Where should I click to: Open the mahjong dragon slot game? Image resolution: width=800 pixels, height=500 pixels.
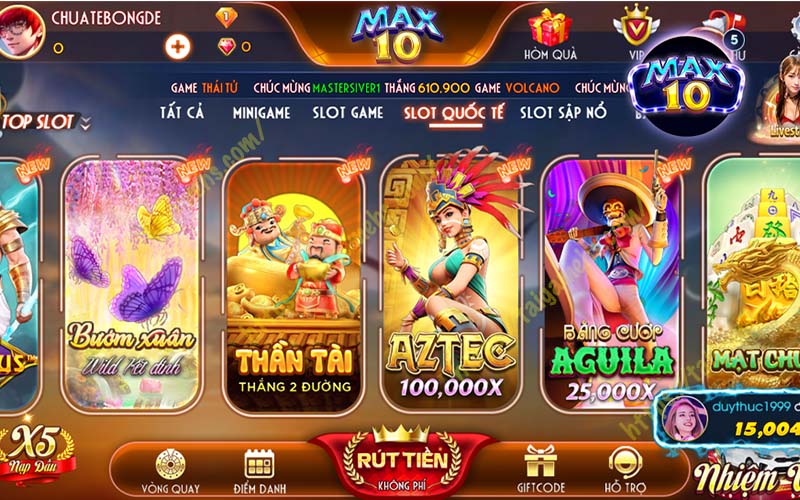(x=755, y=280)
